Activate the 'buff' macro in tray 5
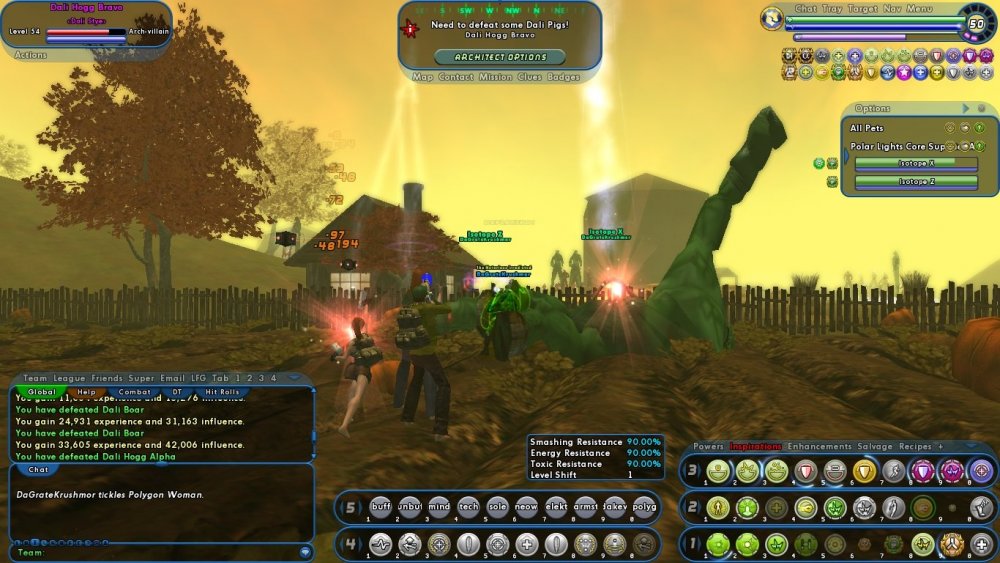The height and width of the screenshot is (563, 1000). click(381, 506)
